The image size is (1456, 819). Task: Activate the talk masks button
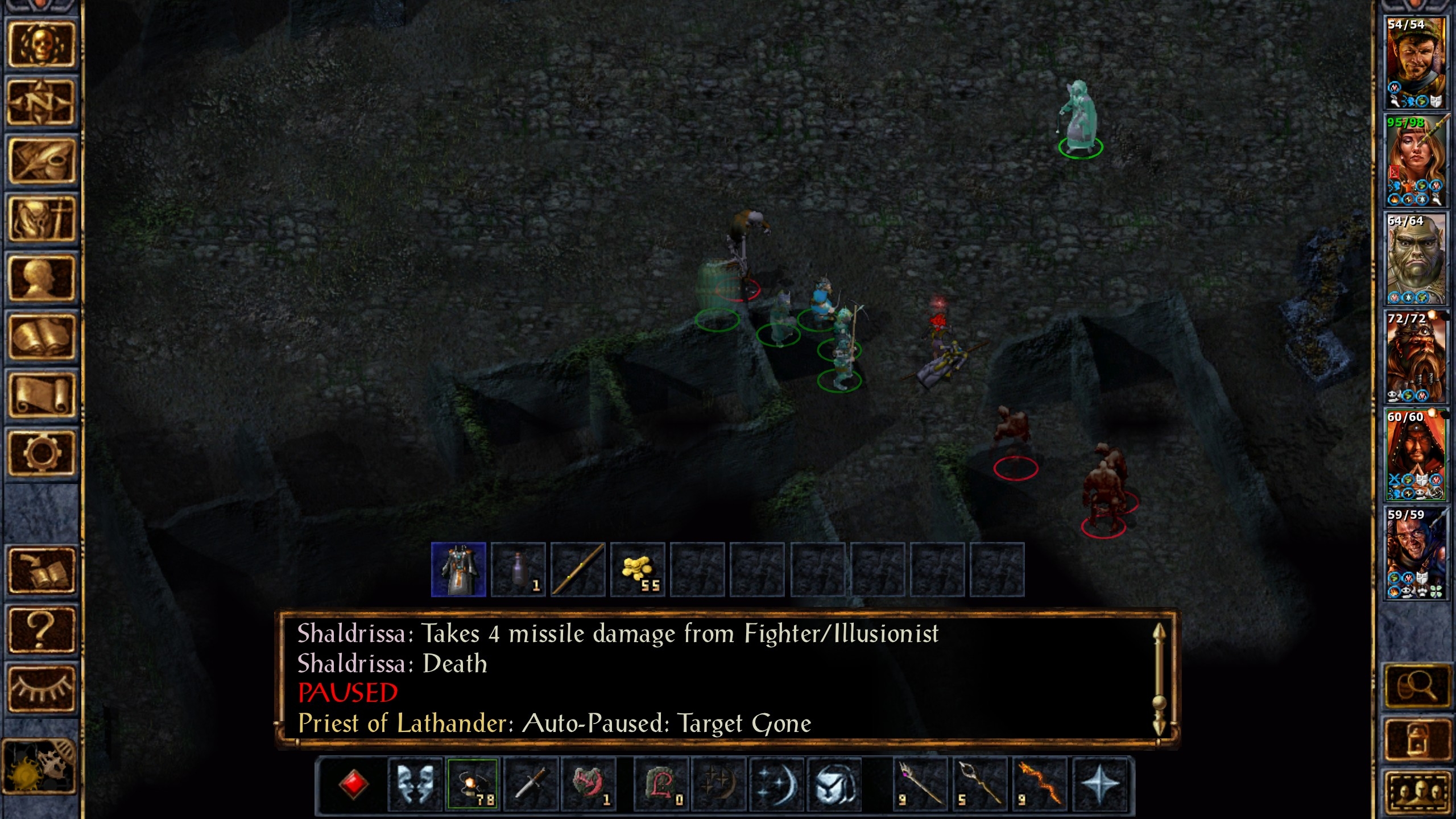[415, 784]
